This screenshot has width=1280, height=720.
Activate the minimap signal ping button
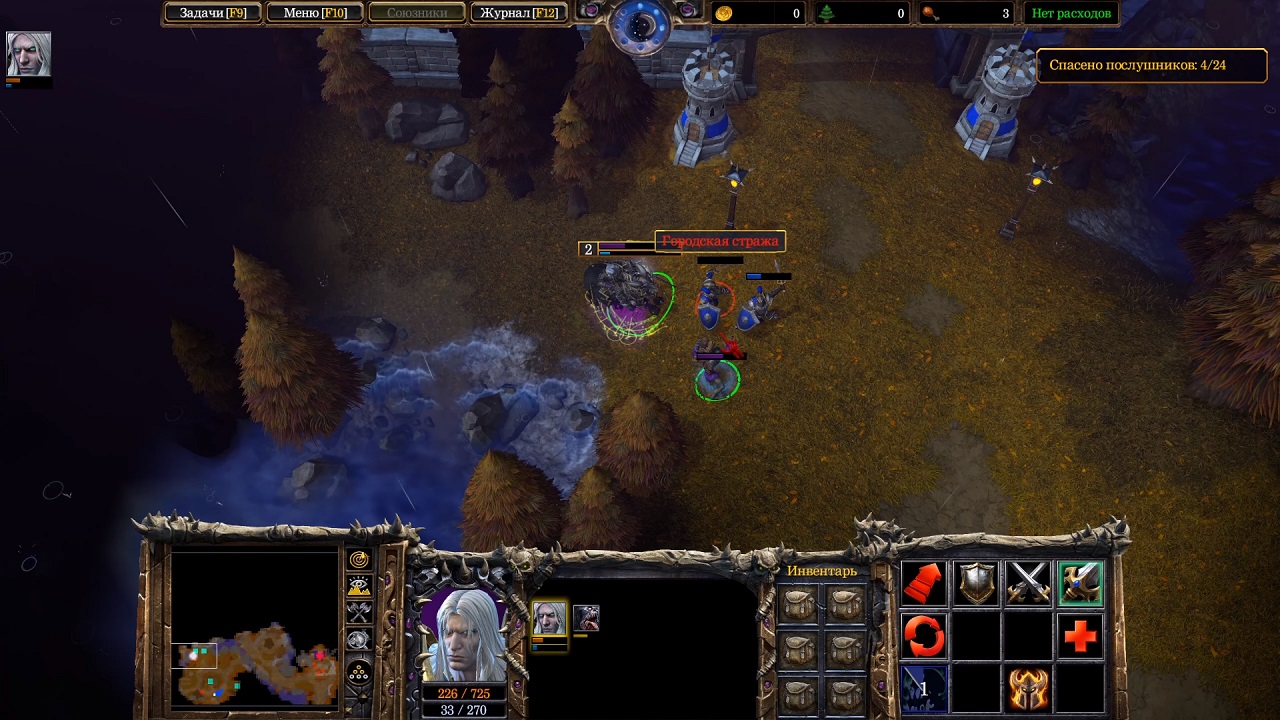point(358,560)
